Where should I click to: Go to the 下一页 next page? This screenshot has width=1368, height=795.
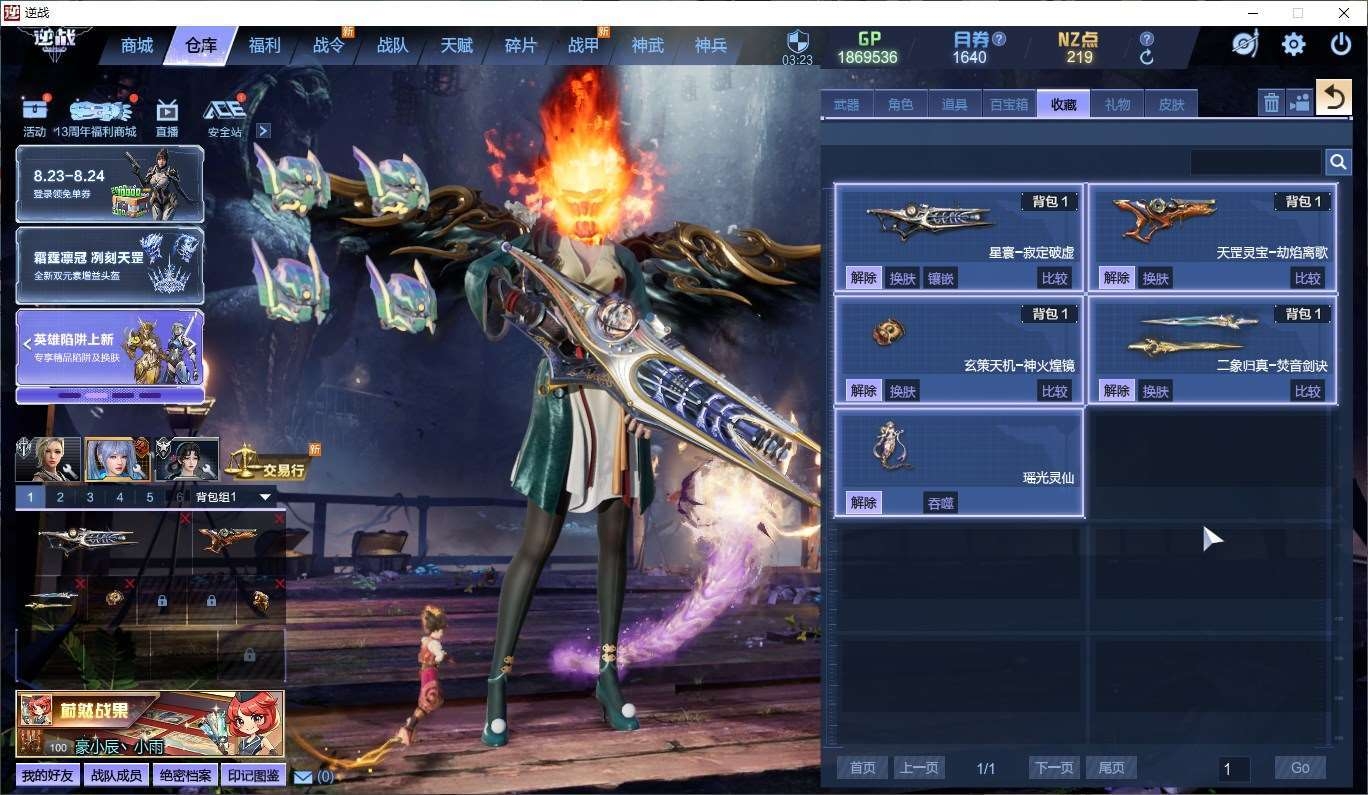pos(1054,768)
